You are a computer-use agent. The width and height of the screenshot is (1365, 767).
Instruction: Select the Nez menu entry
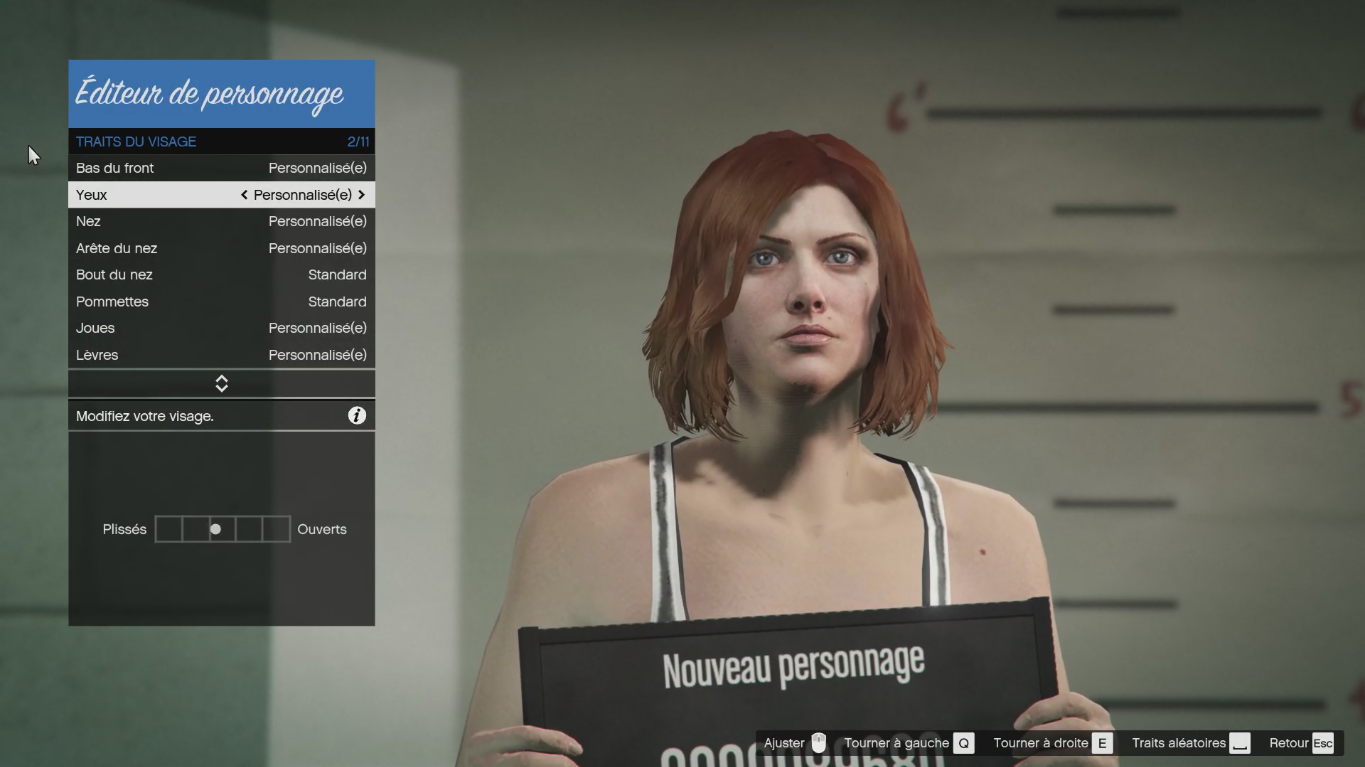pos(221,221)
